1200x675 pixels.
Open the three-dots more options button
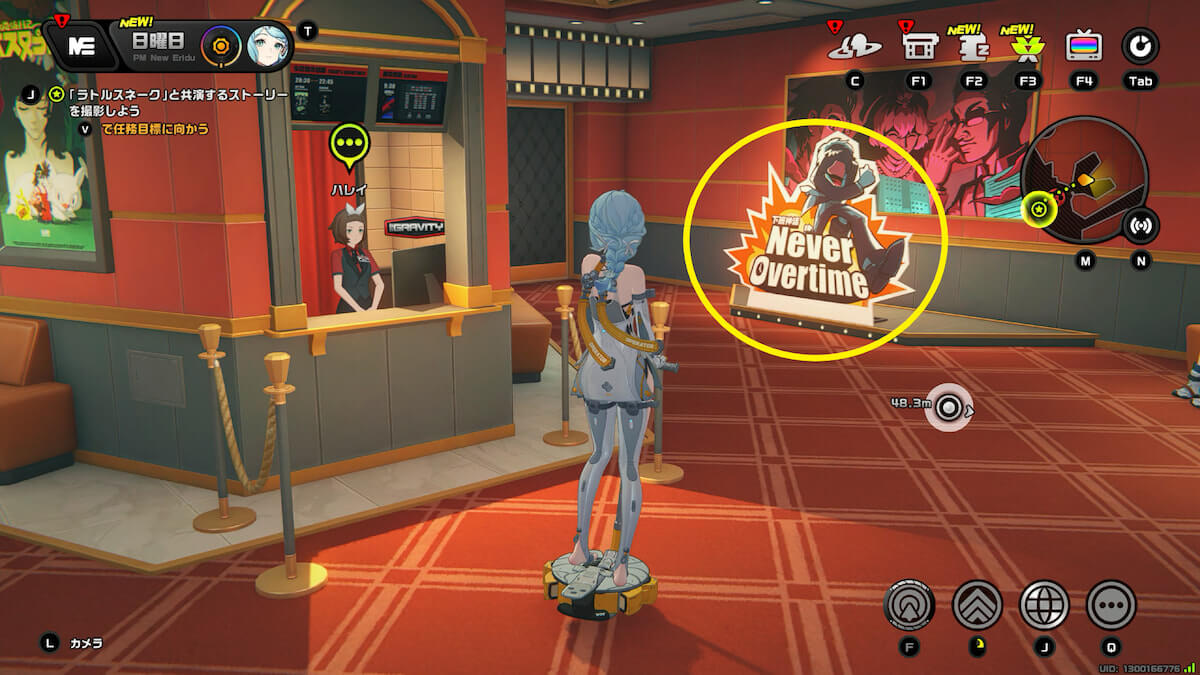tap(1111, 605)
